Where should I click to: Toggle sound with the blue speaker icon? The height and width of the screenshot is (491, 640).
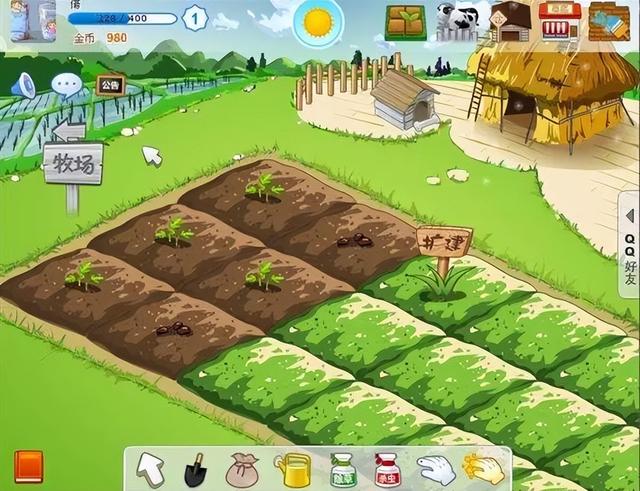coord(23,87)
